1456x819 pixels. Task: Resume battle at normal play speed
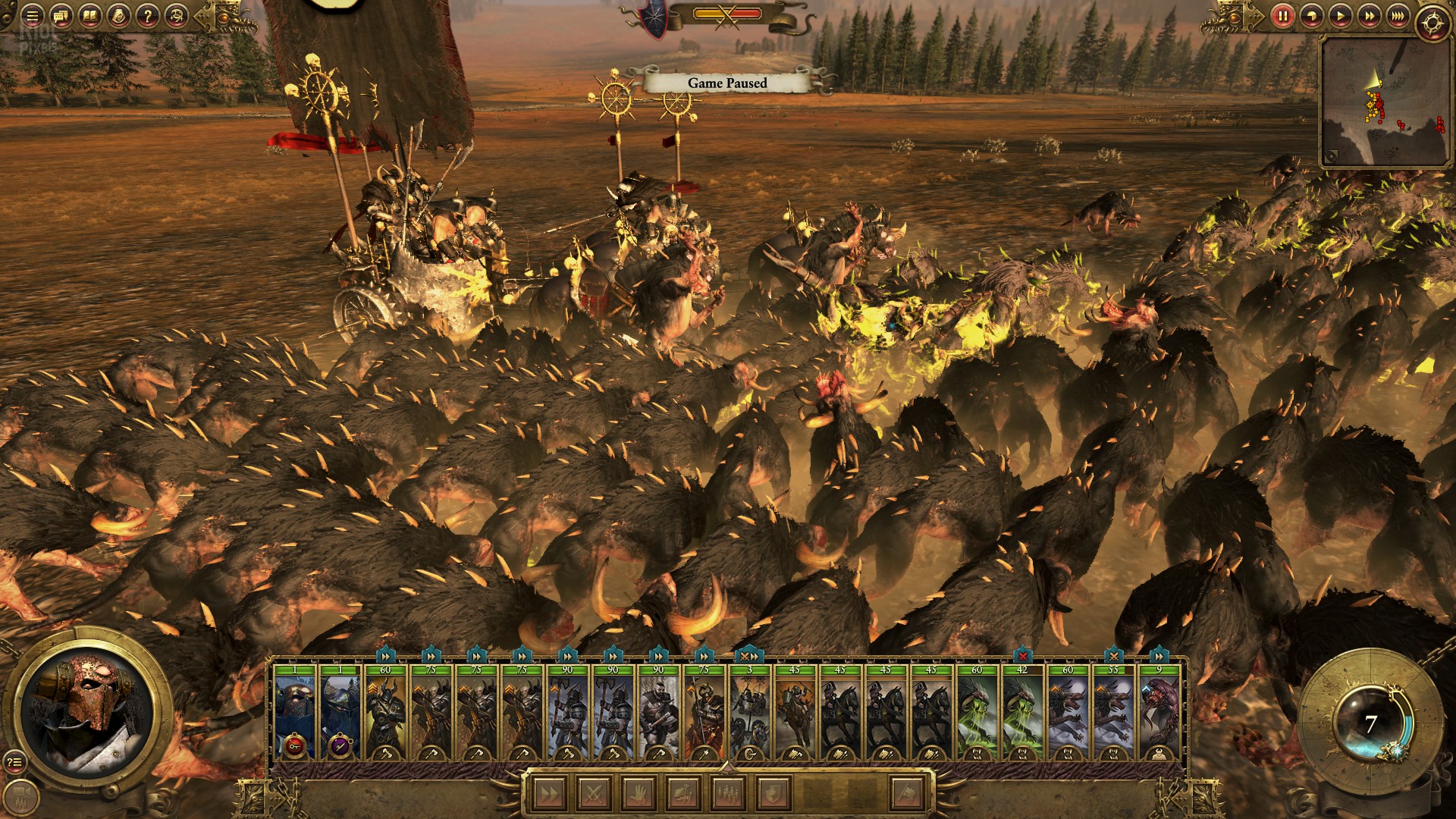[x=1340, y=15]
